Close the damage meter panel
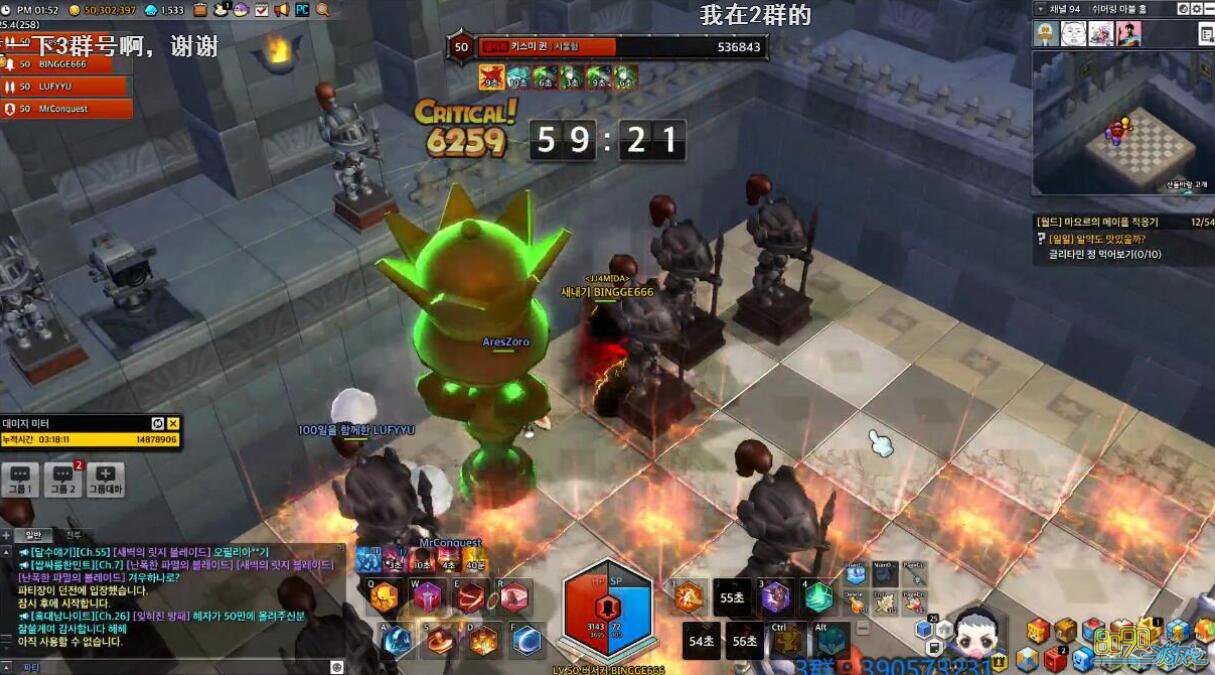The height and width of the screenshot is (675, 1215). pyautogui.click(x=173, y=424)
